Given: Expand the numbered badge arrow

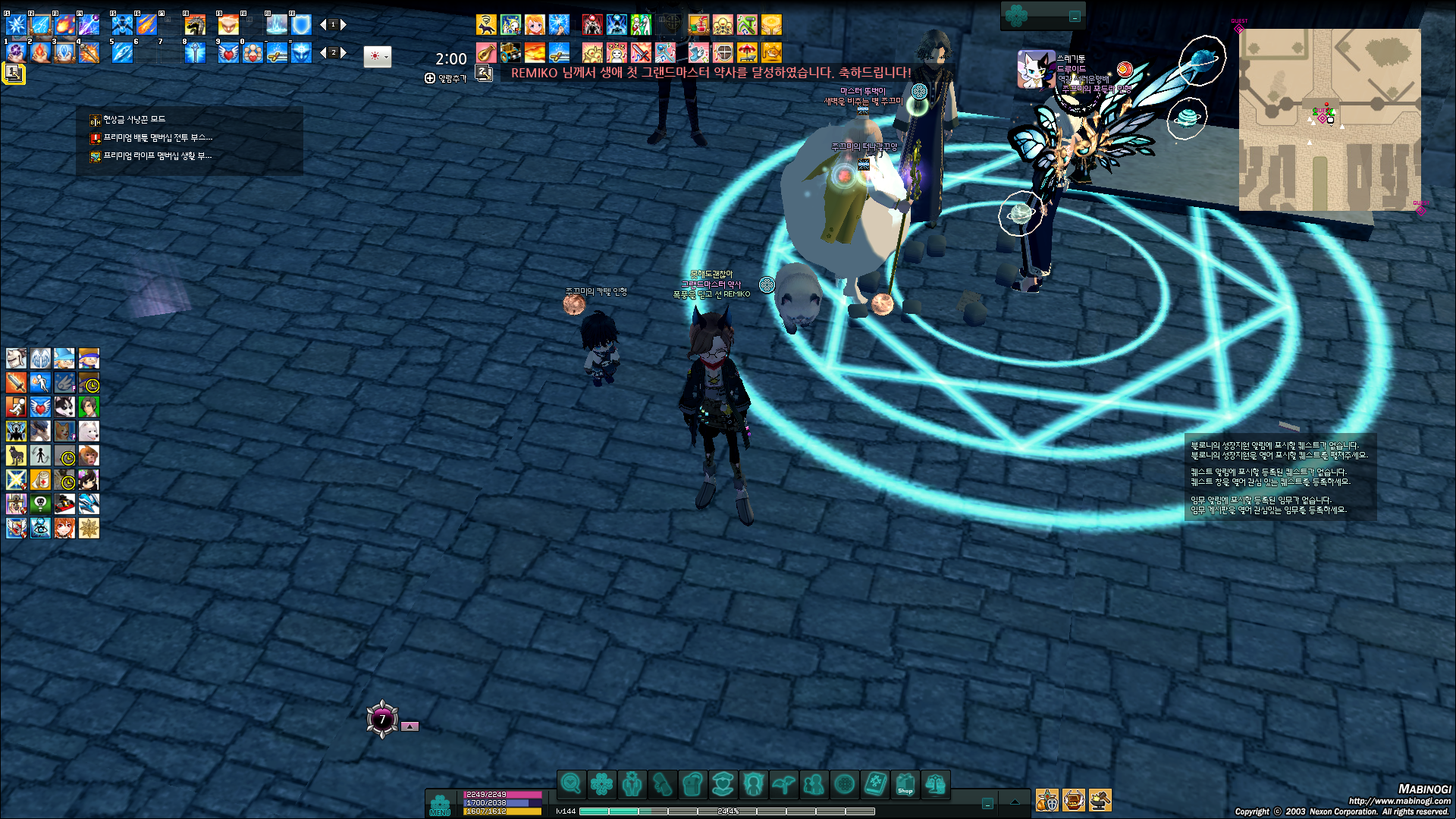Looking at the screenshot, I should click(409, 726).
